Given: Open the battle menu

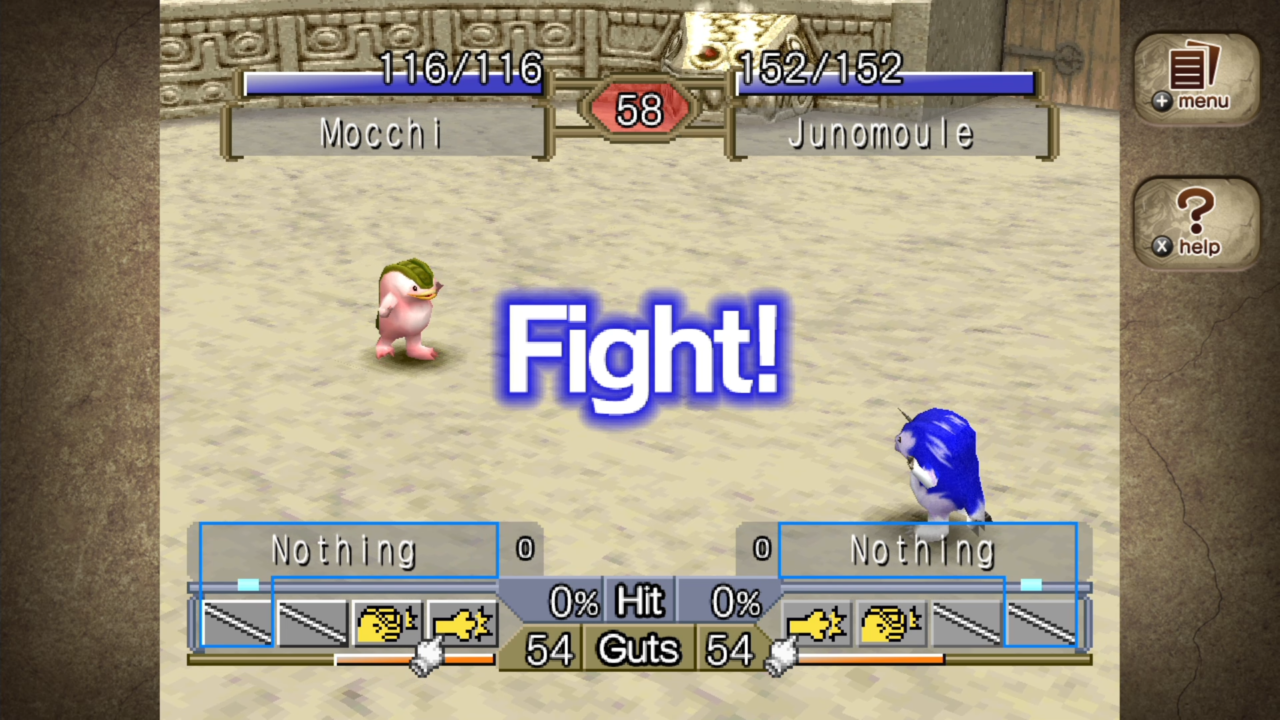Looking at the screenshot, I should (x=1196, y=78).
